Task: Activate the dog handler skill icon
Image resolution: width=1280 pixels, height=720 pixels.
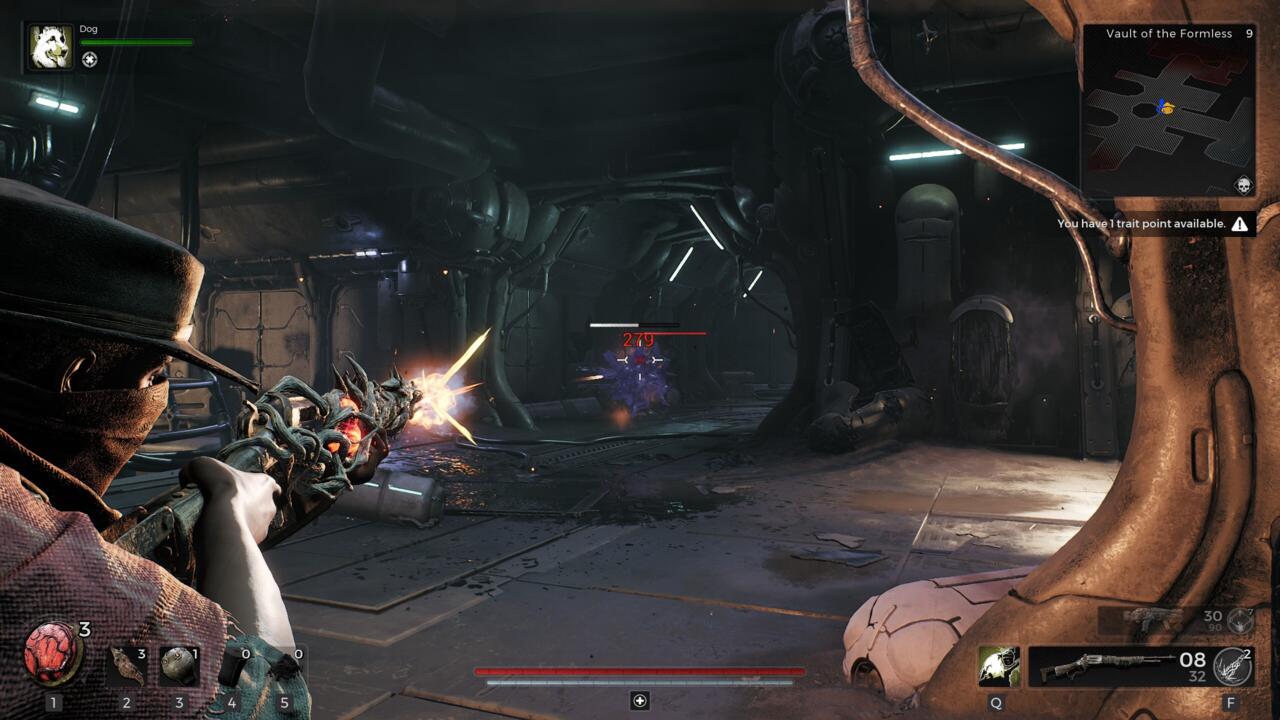Action: 998,666
